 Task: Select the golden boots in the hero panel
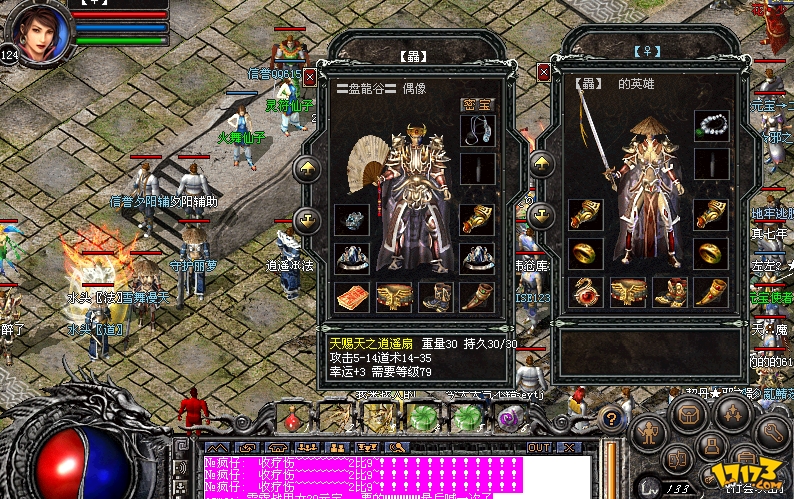[x=670, y=293]
